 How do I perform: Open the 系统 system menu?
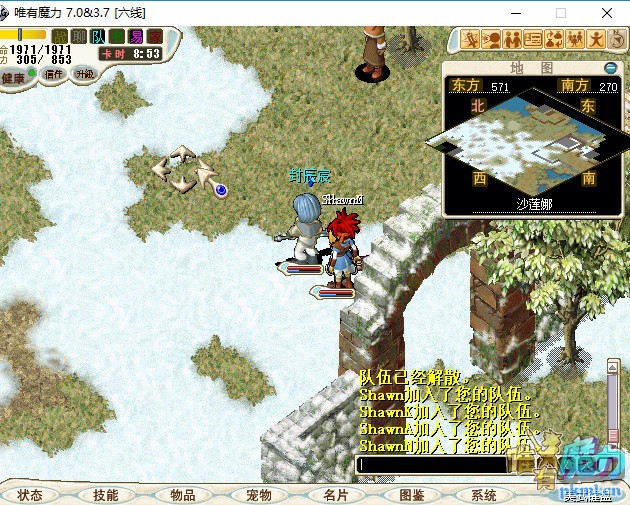tap(484, 495)
